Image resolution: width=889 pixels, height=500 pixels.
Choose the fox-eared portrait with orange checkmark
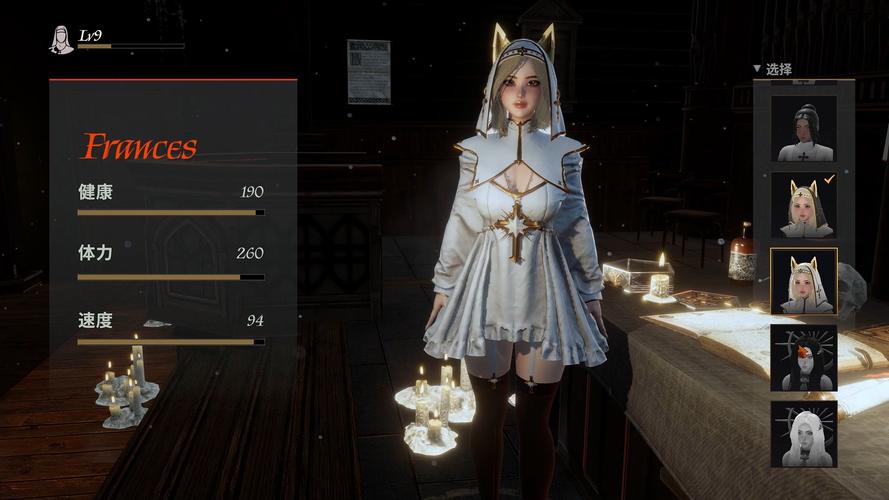click(x=803, y=205)
